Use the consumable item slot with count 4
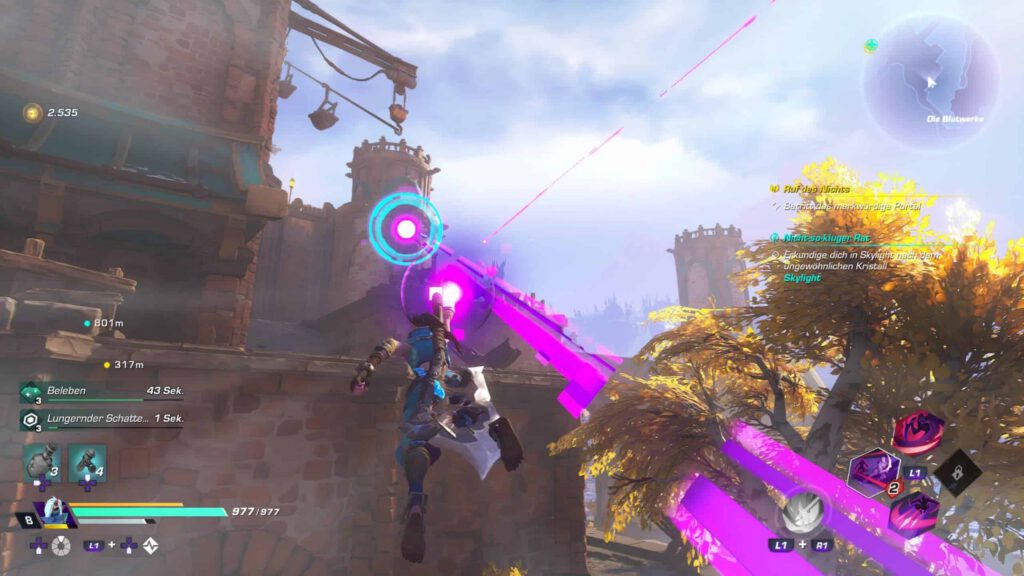This screenshot has height=576, width=1024. [87, 463]
